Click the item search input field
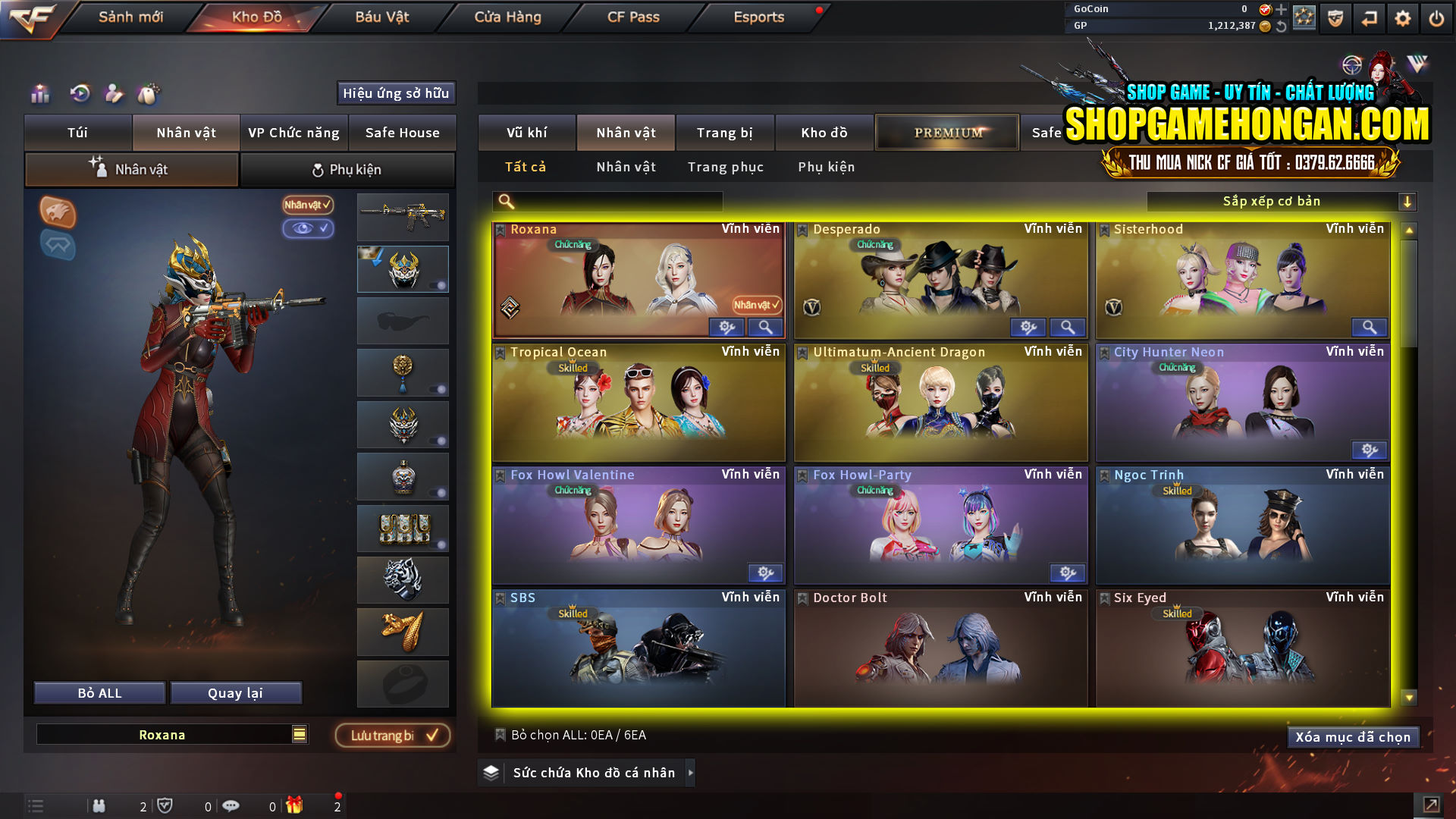 tap(607, 201)
